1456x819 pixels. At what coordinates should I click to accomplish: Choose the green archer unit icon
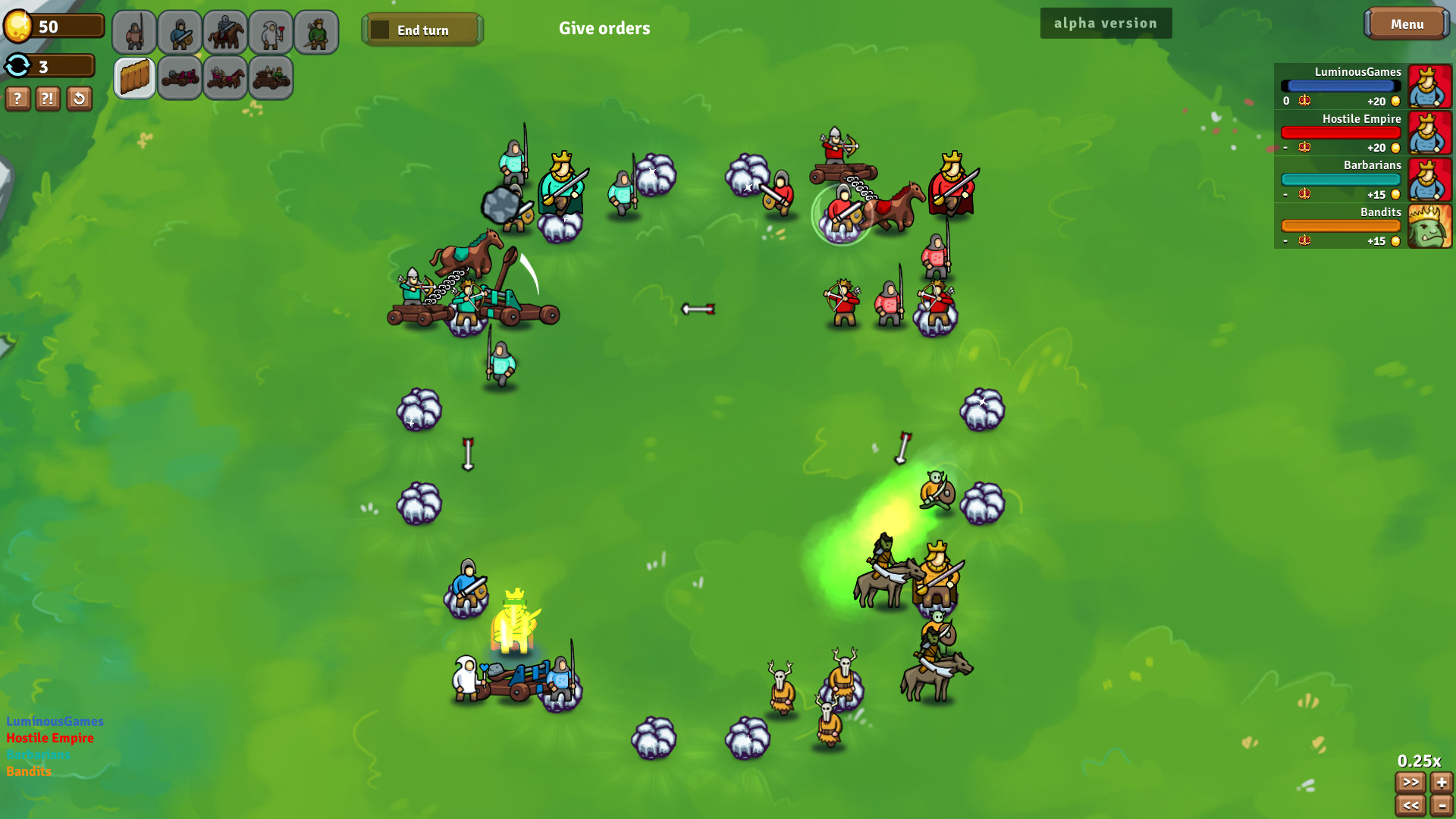pyautogui.click(x=316, y=32)
